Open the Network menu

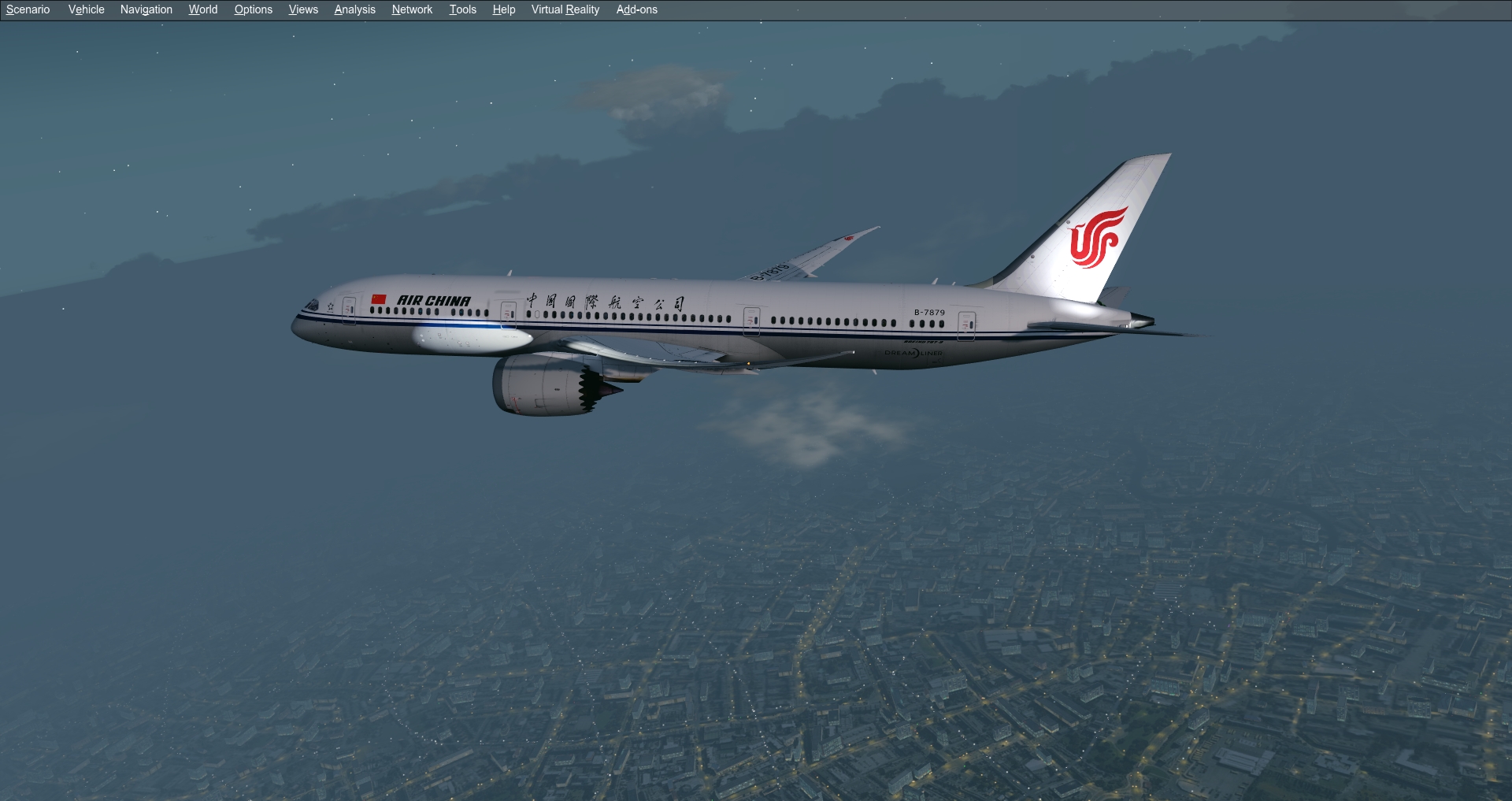click(x=411, y=9)
